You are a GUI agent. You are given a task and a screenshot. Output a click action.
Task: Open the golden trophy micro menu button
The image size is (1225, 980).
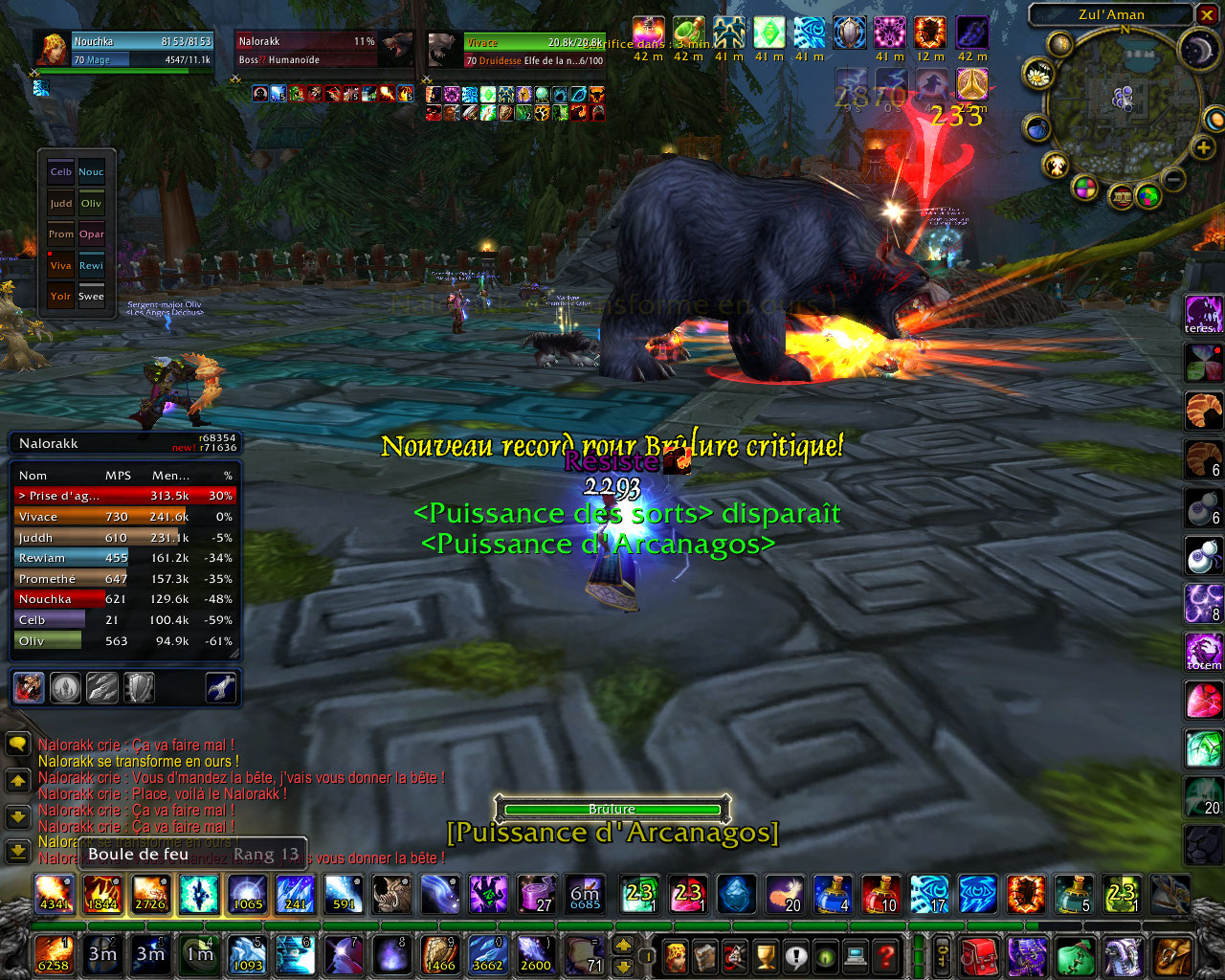pyautogui.click(x=765, y=955)
